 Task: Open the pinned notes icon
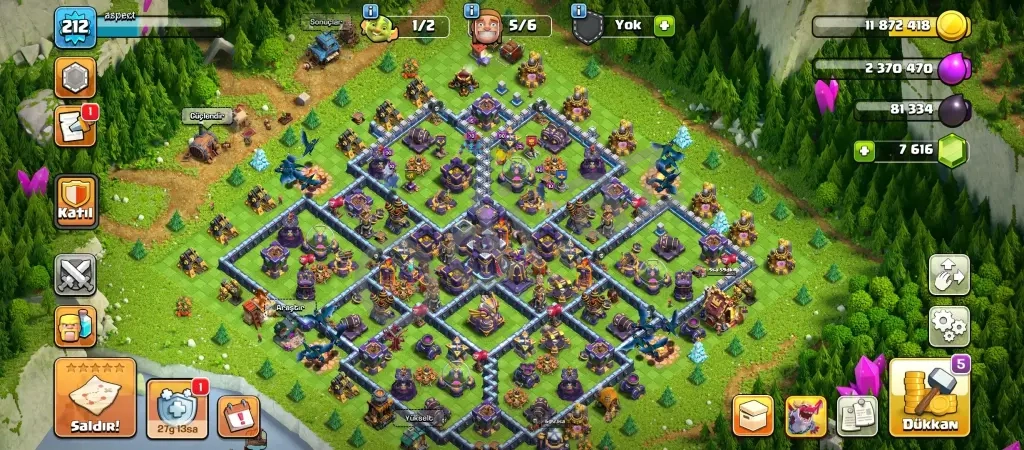[857, 415]
